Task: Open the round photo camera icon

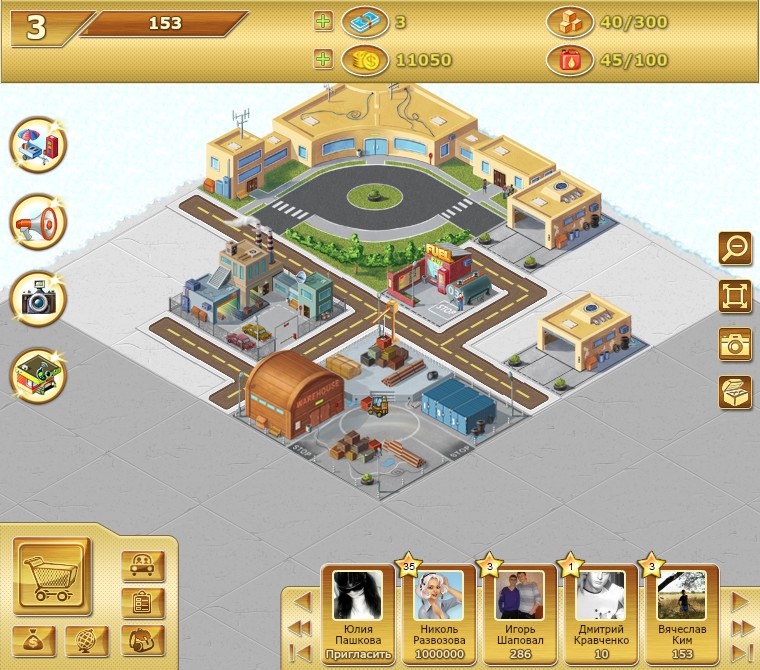Action: [38, 299]
